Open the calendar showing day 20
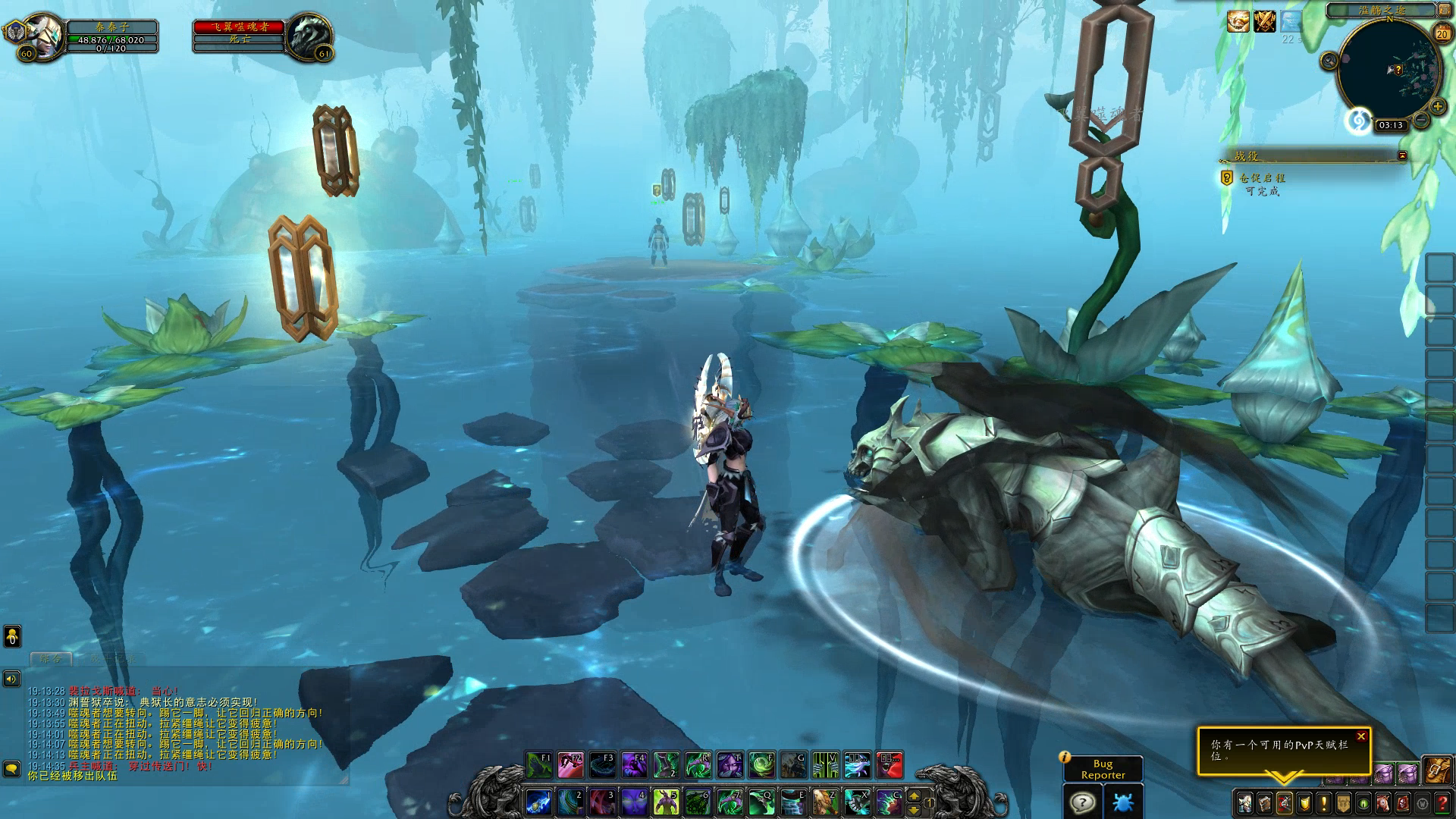The image size is (1456, 819). tap(1442, 34)
